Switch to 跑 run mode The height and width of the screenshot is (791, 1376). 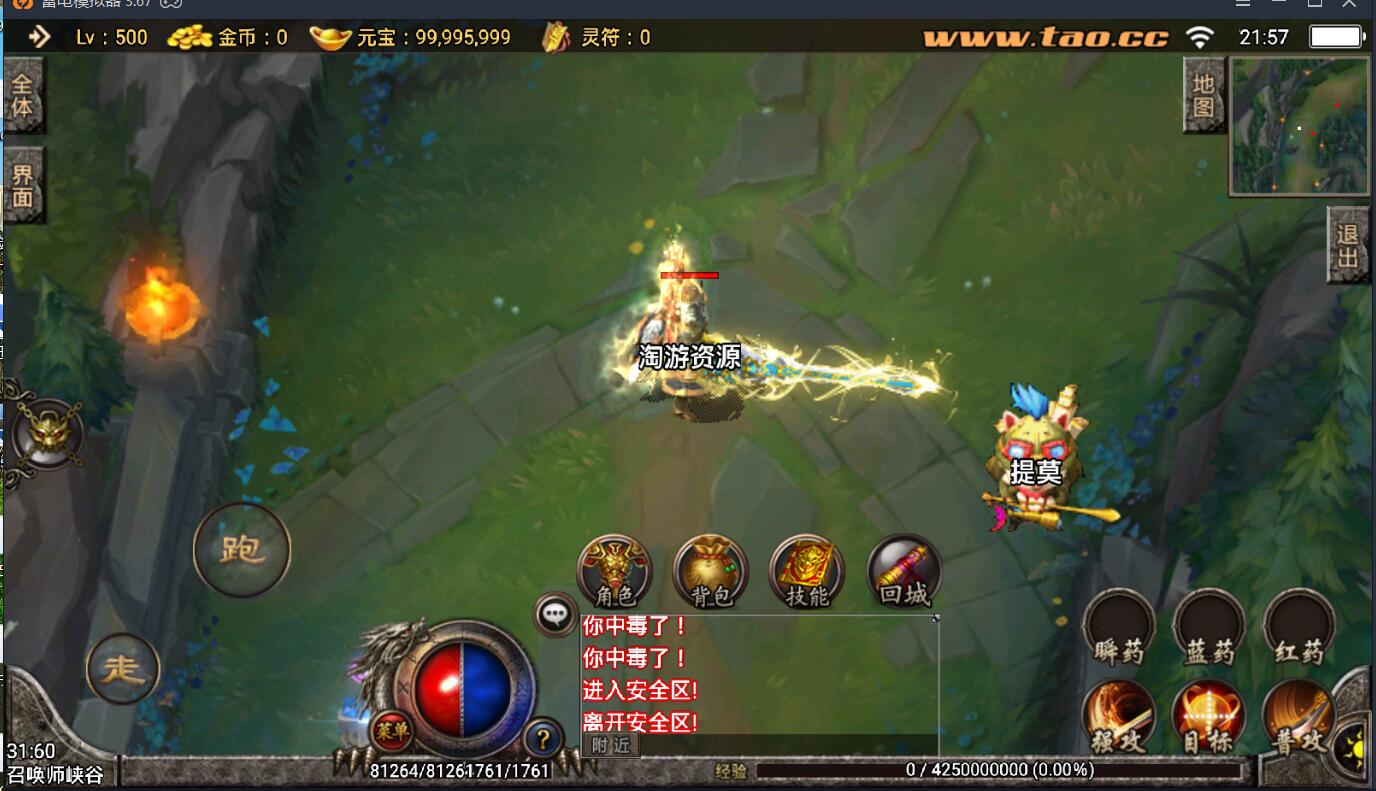(x=241, y=549)
